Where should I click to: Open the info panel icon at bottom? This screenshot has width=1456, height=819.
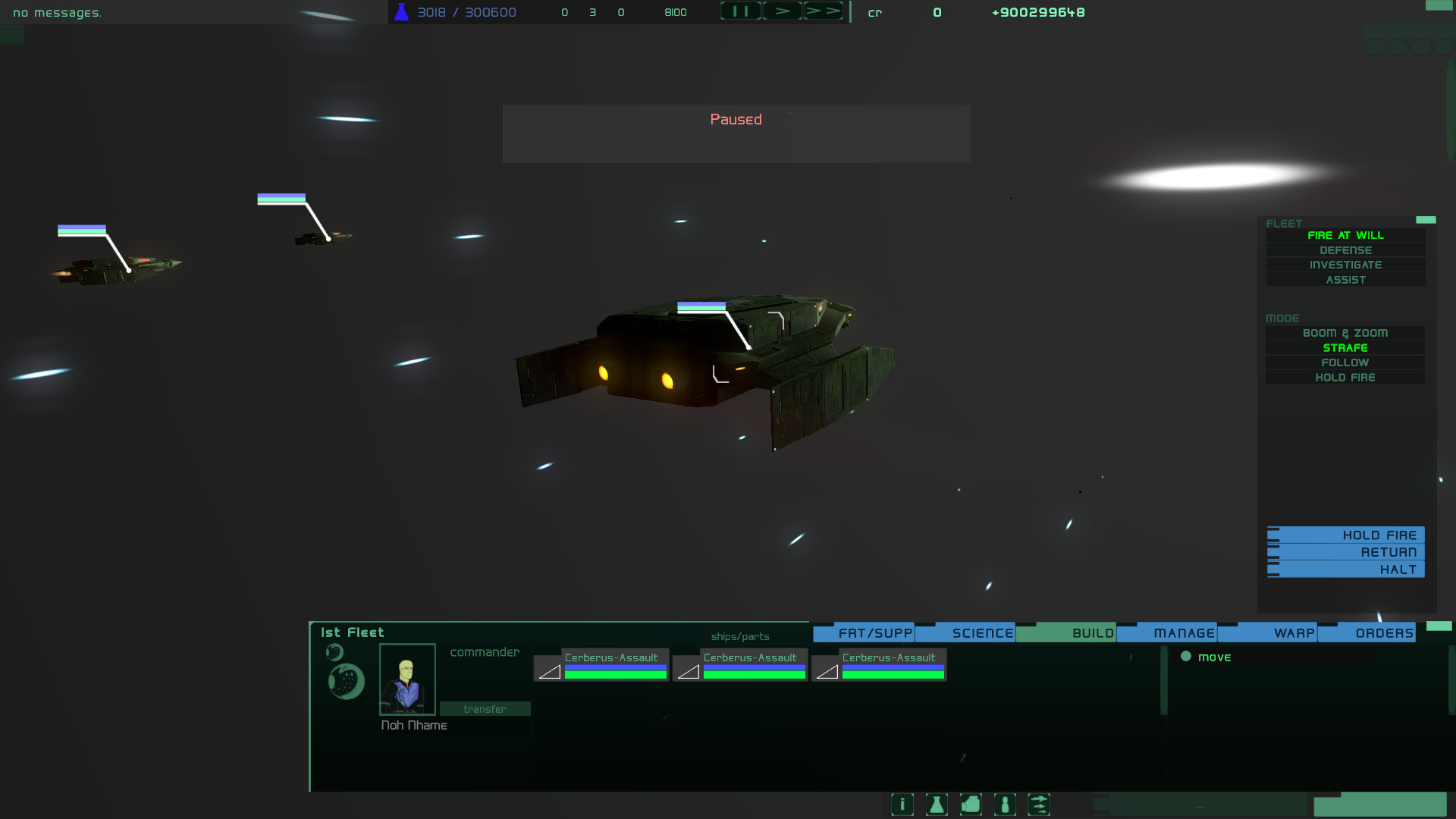coord(902,805)
